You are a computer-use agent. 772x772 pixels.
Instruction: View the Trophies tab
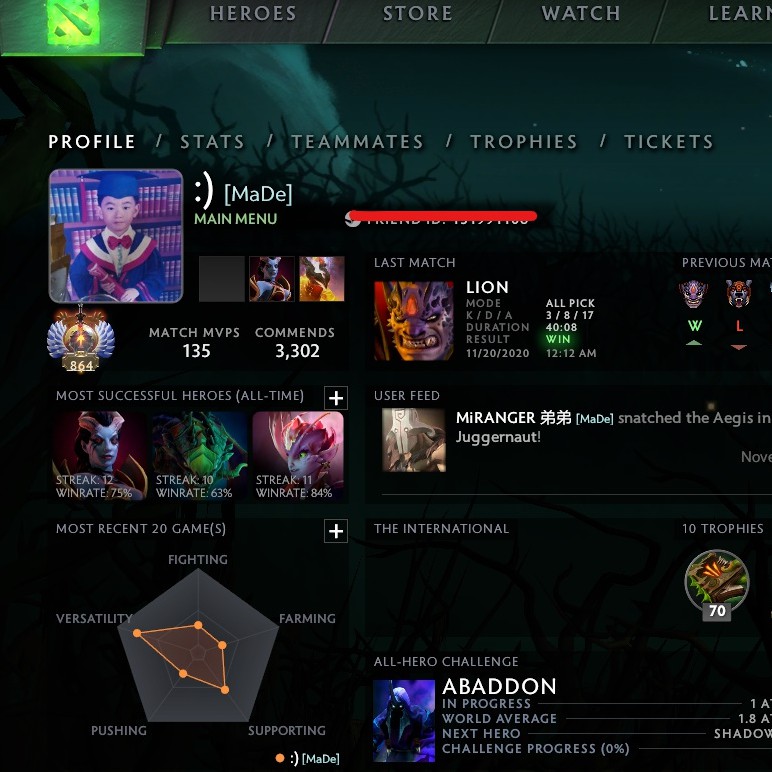tap(523, 142)
